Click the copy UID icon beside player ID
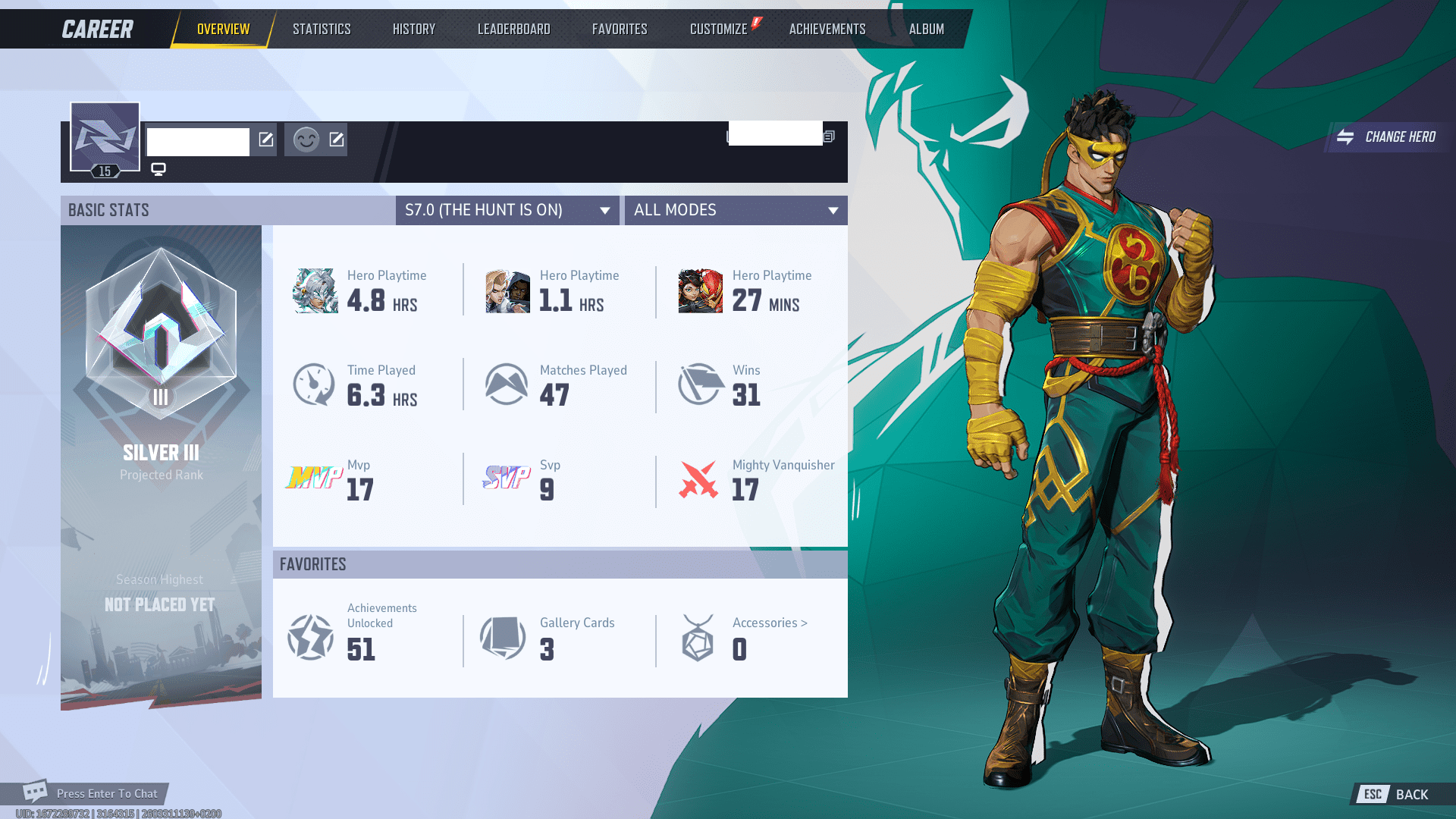 coord(828,136)
